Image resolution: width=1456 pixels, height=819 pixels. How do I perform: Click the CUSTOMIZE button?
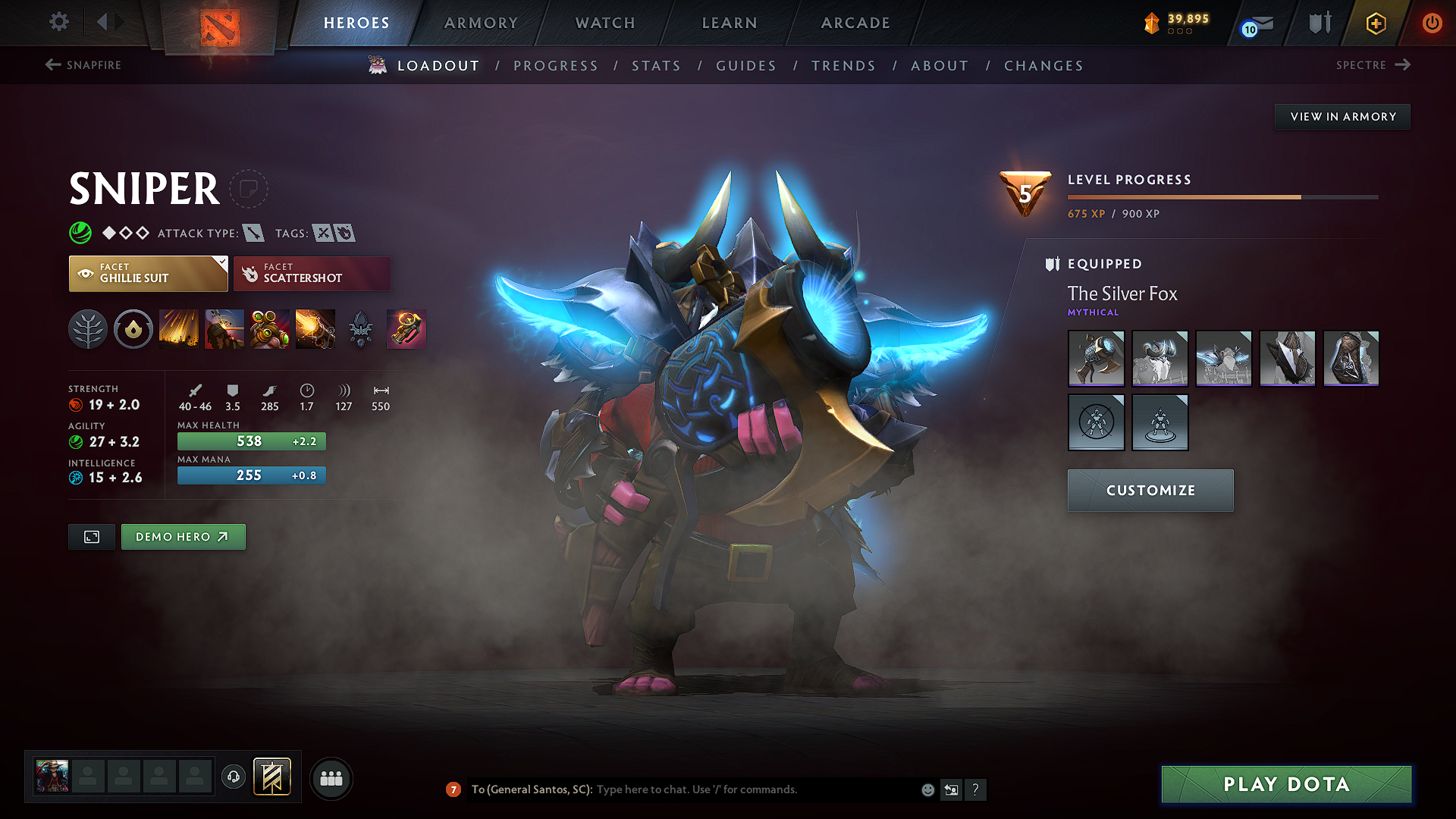[1150, 491]
